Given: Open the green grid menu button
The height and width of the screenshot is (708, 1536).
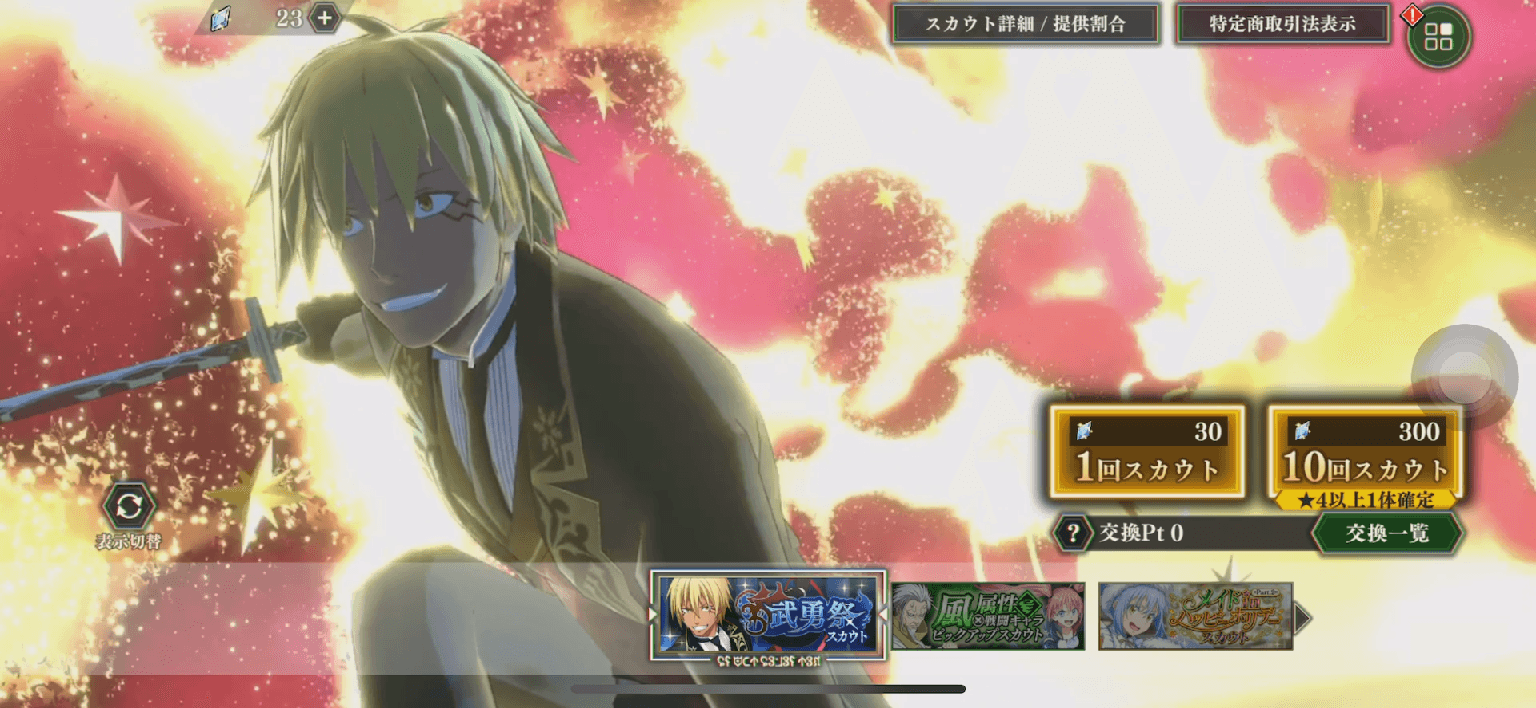Looking at the screenshot, I should click(1438, 37).
